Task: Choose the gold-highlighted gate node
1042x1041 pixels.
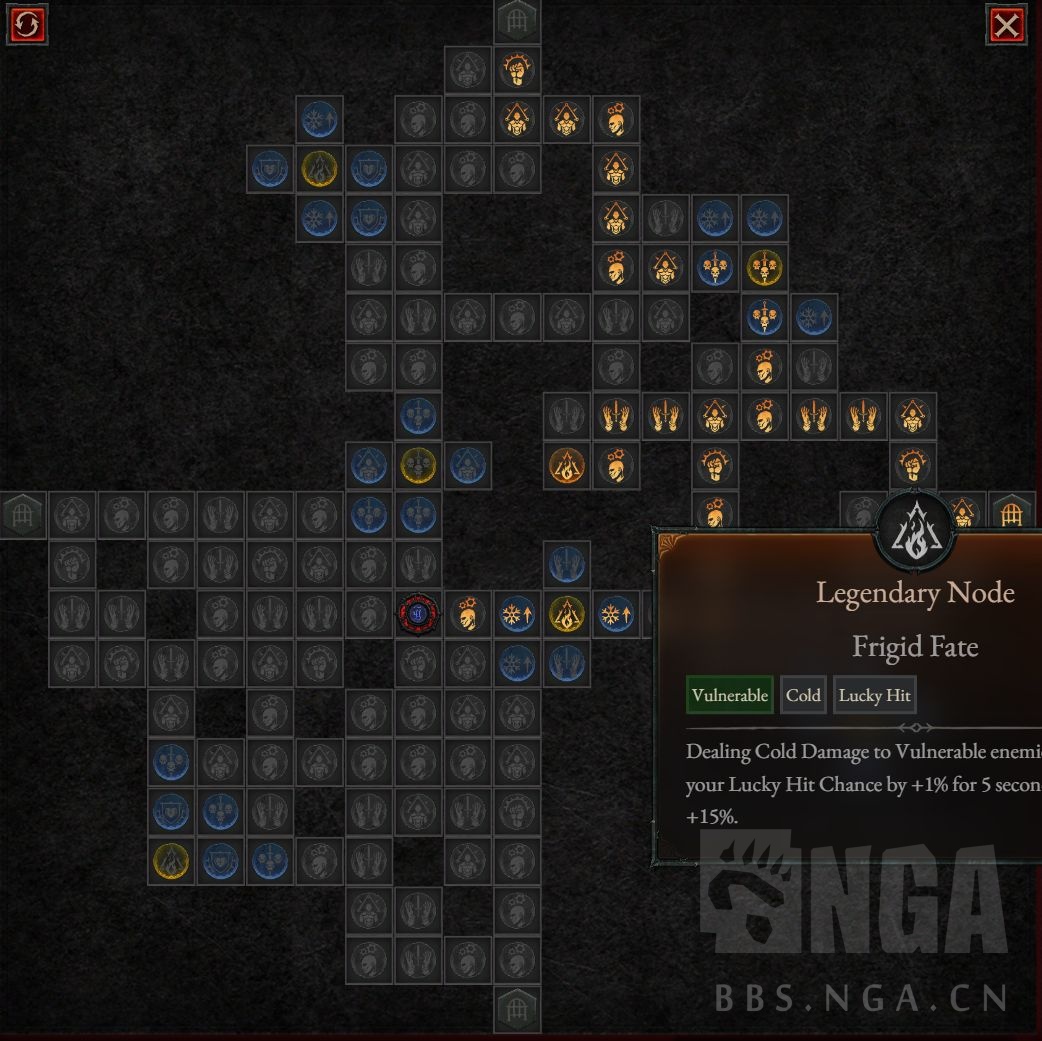Action: (x=1011, y=514)
